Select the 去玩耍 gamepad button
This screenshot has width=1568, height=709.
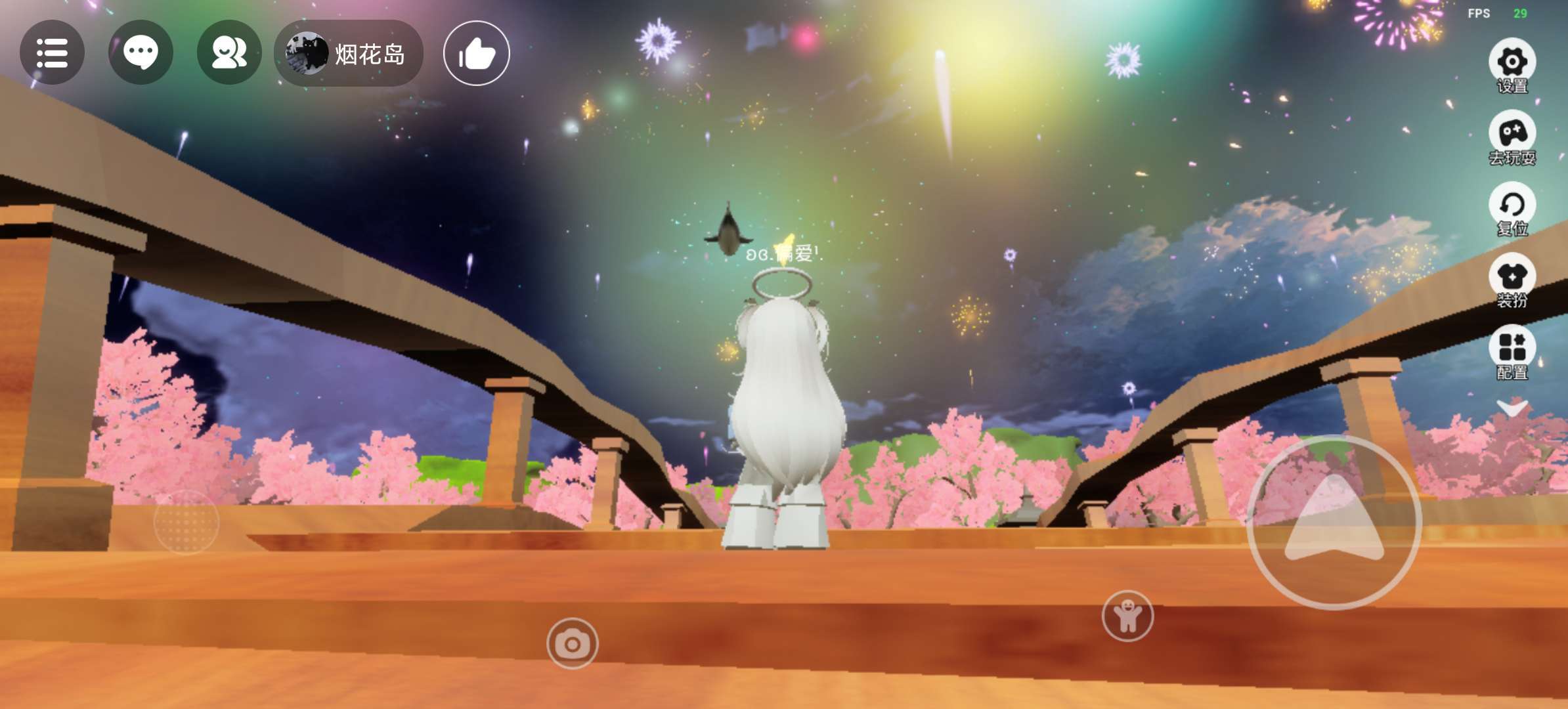point(1512,137)
